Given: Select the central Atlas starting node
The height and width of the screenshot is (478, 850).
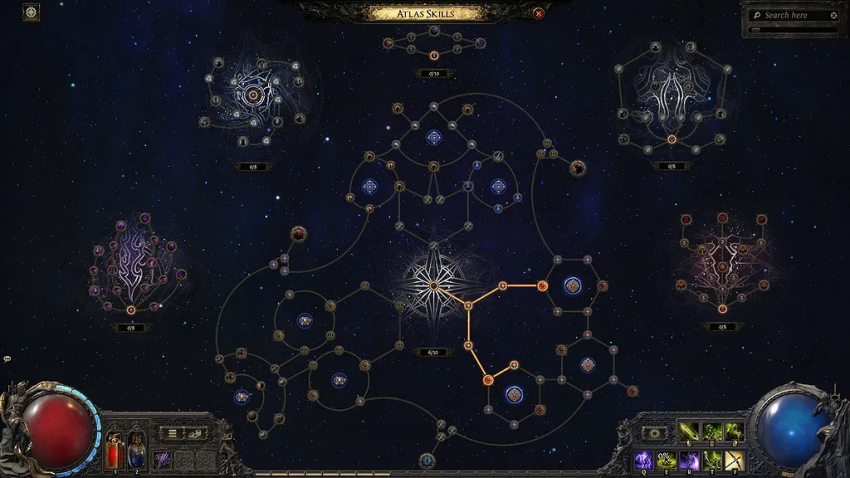Looking at the screenshot, I should pos(434,284).
